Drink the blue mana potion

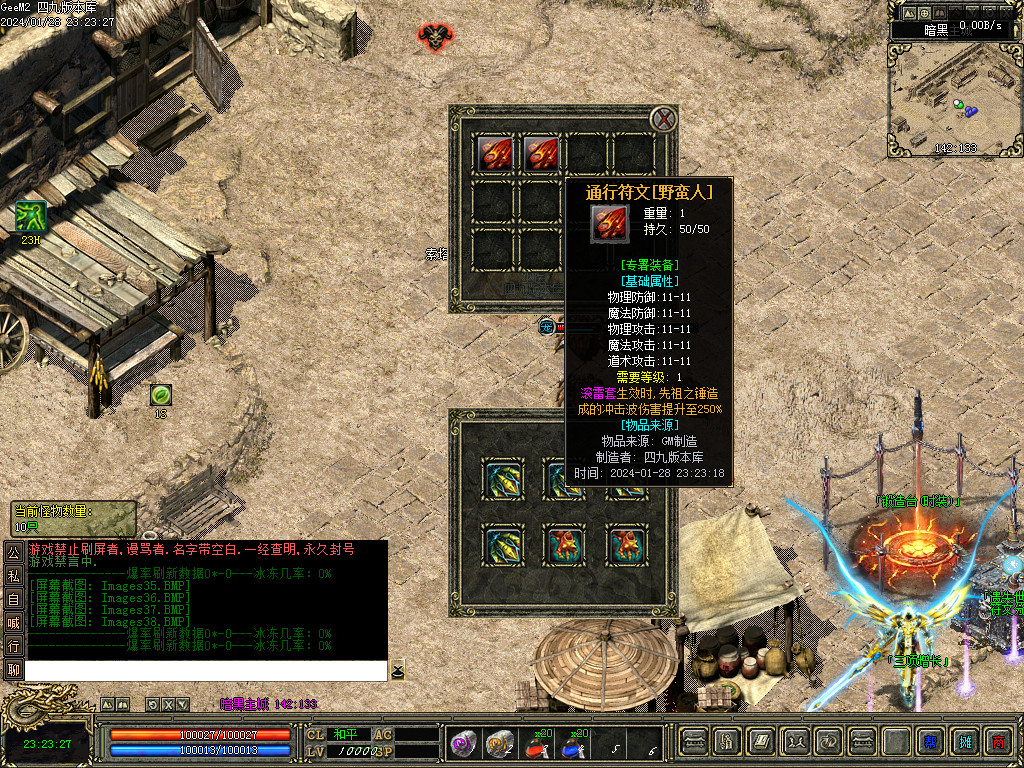point(573,742)
